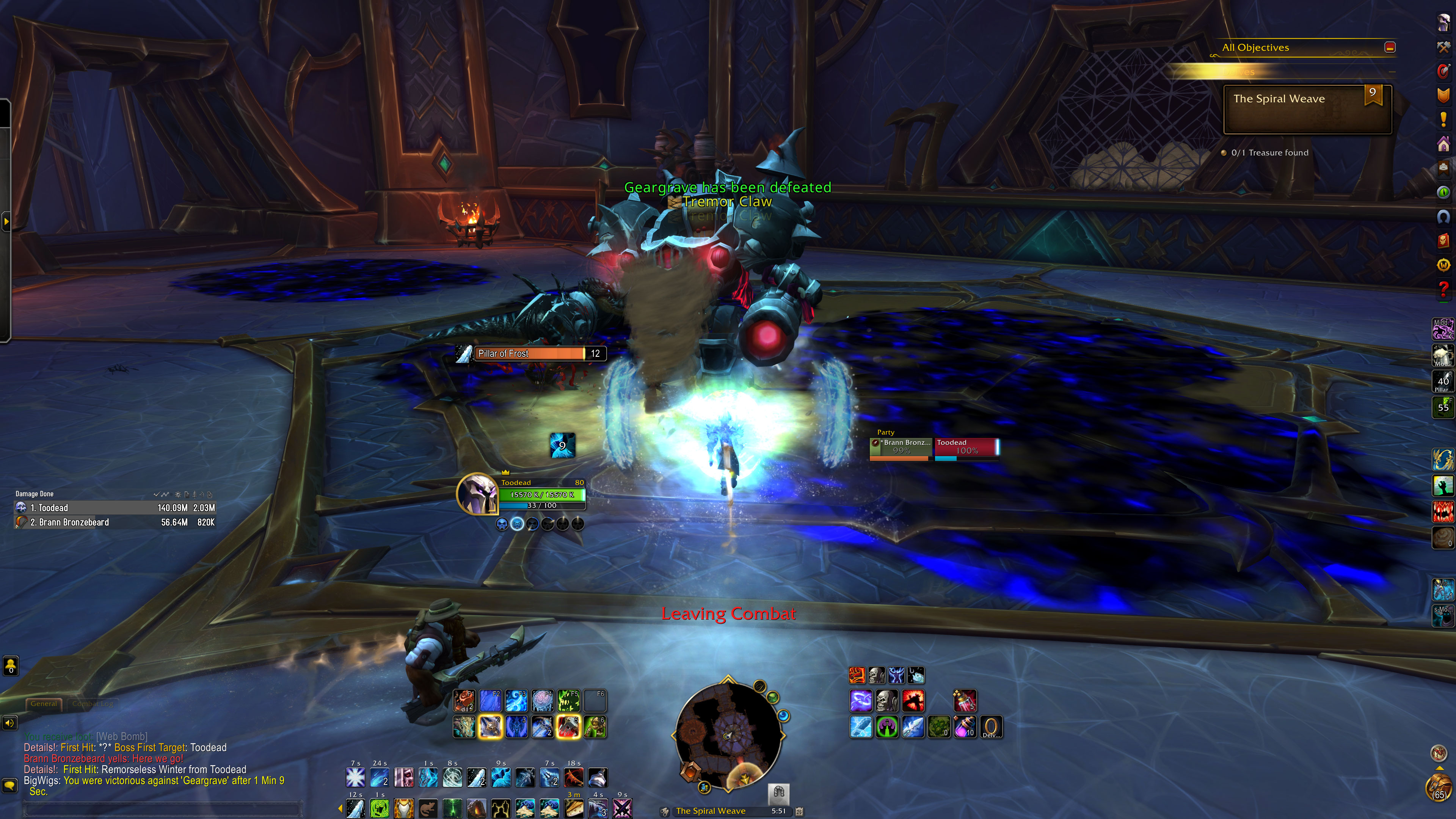
Task: Click the circular minimap
Action: tap(728, 735)
